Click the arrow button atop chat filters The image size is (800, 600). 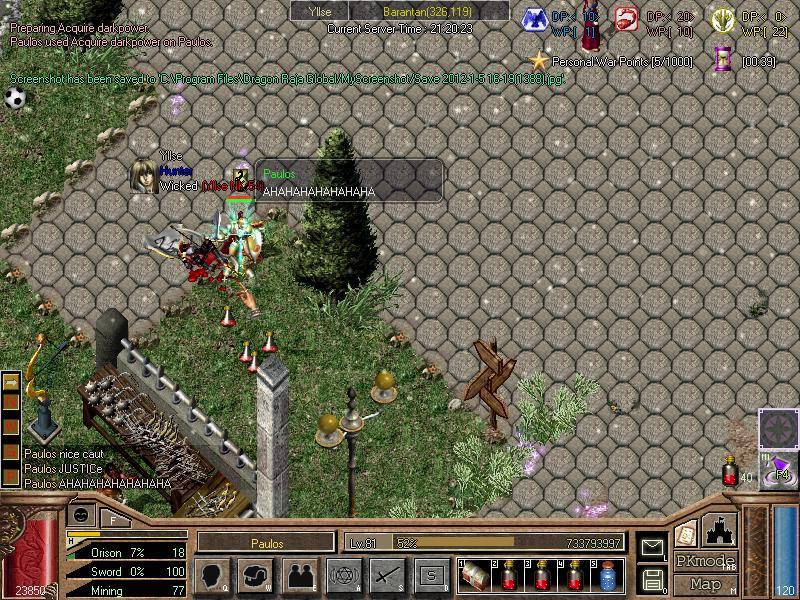point(11,383)
